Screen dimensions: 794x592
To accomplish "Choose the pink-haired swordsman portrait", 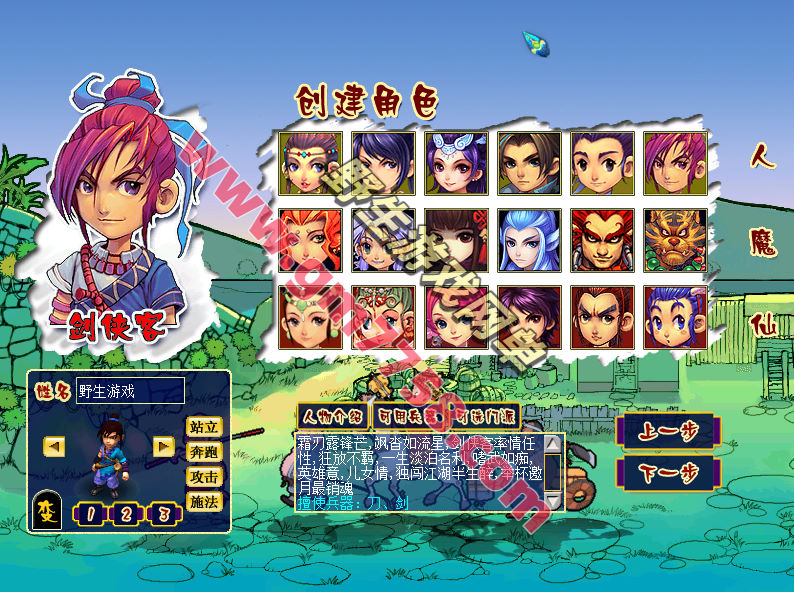I will [675, 163].
